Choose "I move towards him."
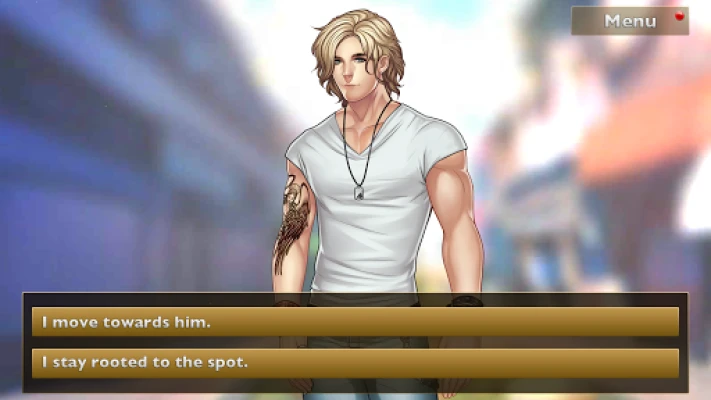This screenshot has height=400, width=711. click(x=355, y=322)
